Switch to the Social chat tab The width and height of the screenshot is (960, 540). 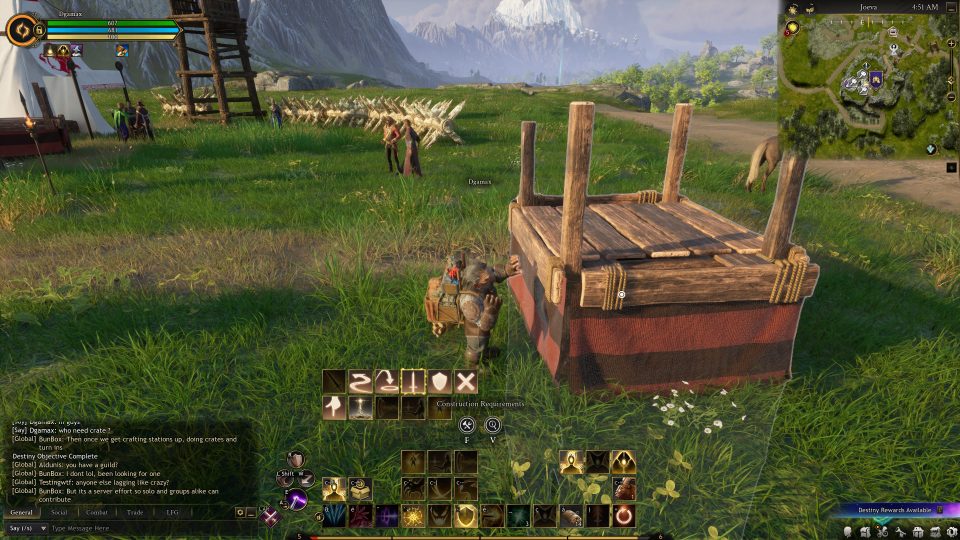(59, 512)
